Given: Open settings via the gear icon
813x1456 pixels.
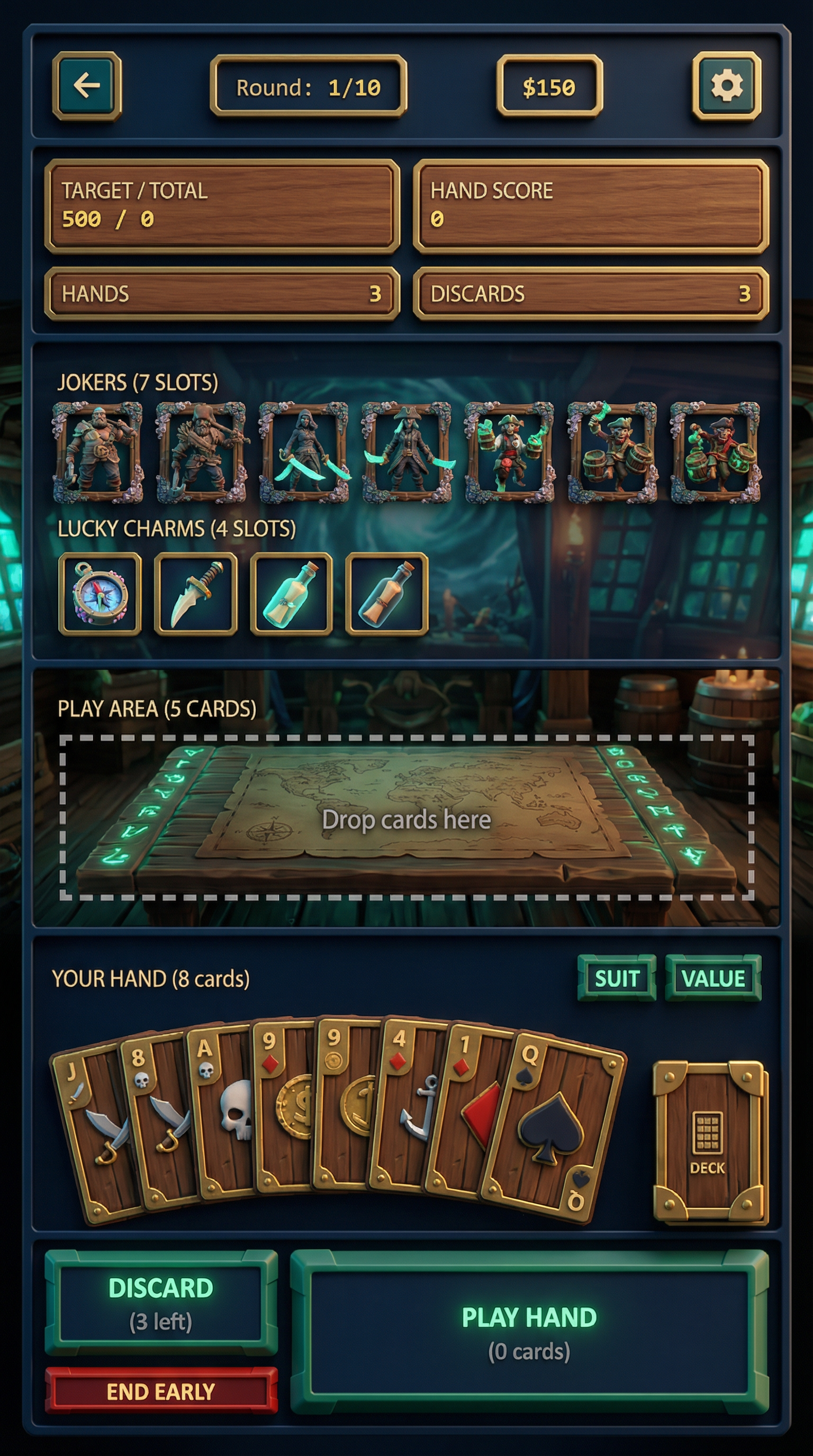Looking at the screenshot, I should (x=727, y=86).
